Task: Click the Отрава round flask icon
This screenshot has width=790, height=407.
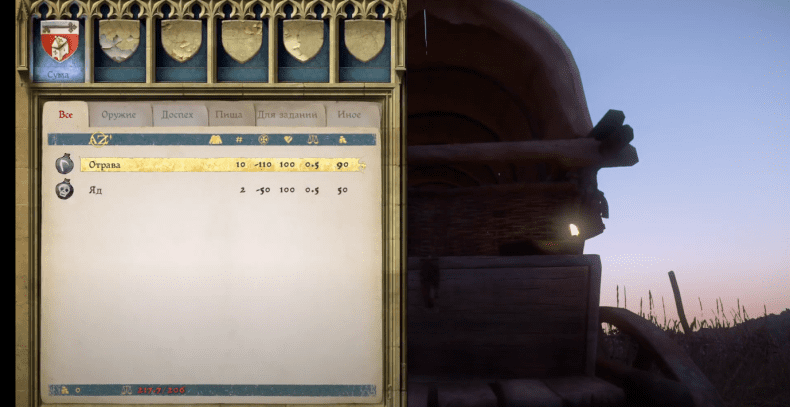Action: point(64,164)
